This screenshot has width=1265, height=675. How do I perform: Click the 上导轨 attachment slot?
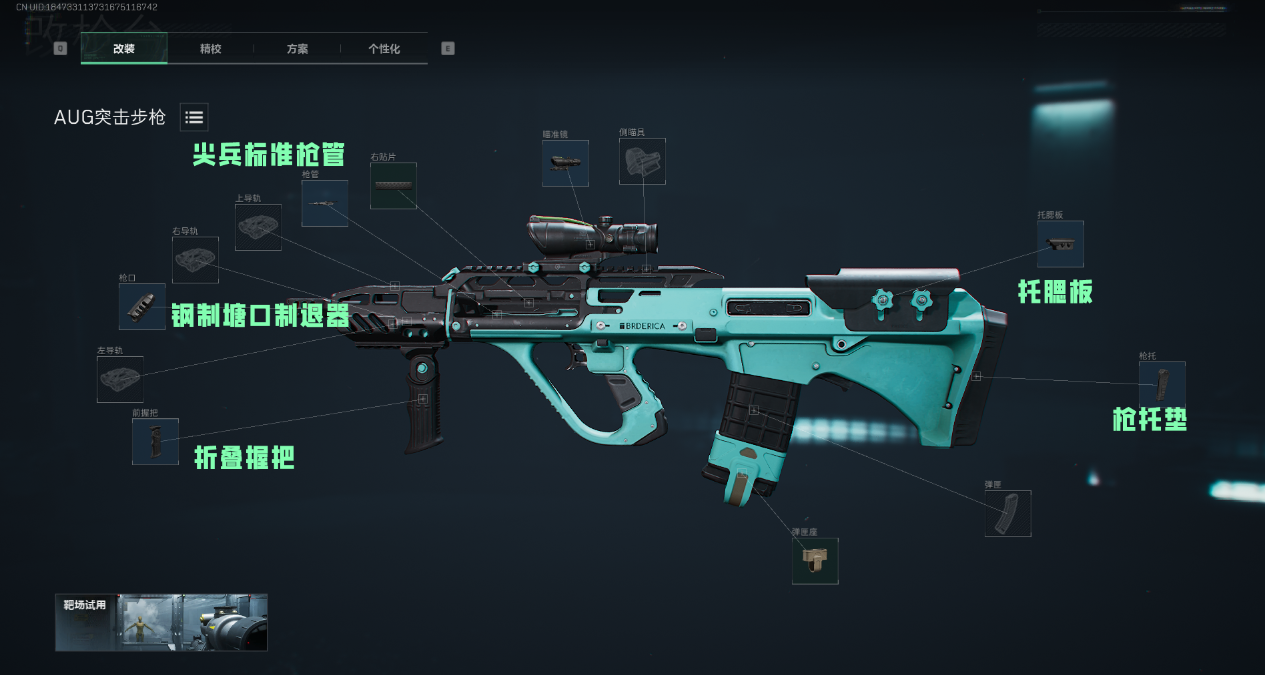coord(258,227)
